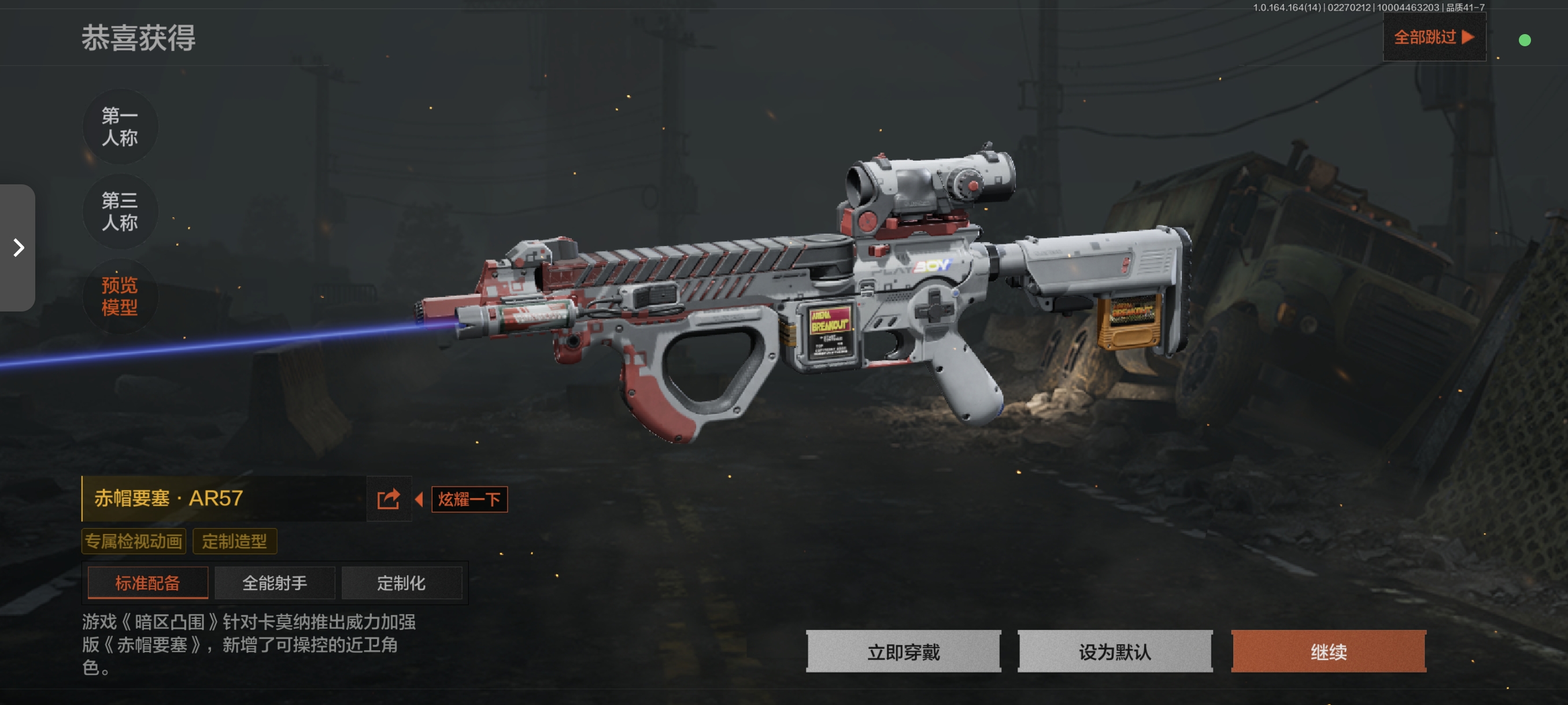Switch to 第一人称 view
1568x705 pixels.
[x=120, y=127]
